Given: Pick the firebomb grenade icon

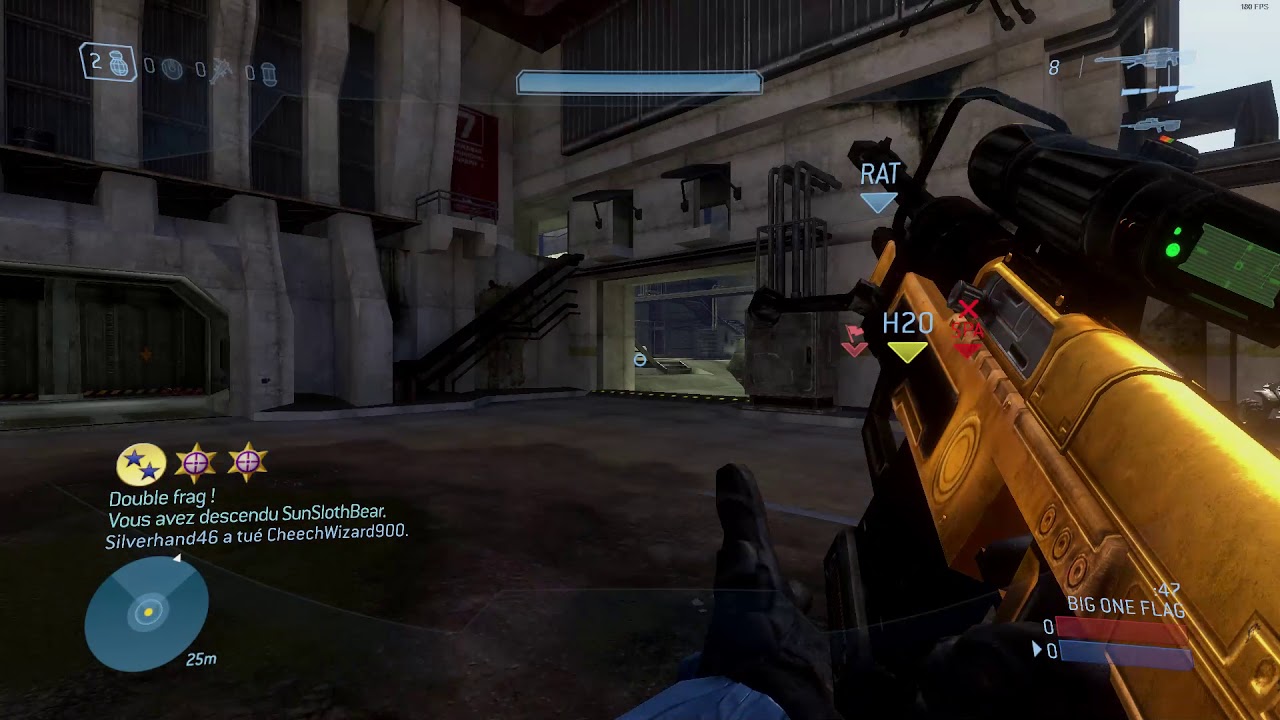Looking at the screenshot, I should pos(268,72).
